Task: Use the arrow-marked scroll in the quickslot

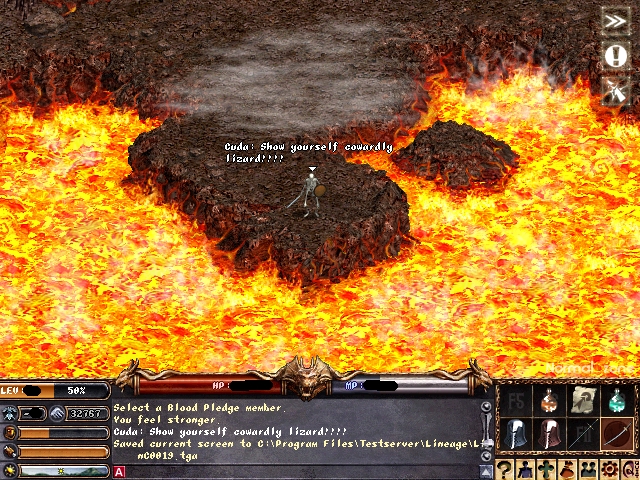Action: coord(583,401)
